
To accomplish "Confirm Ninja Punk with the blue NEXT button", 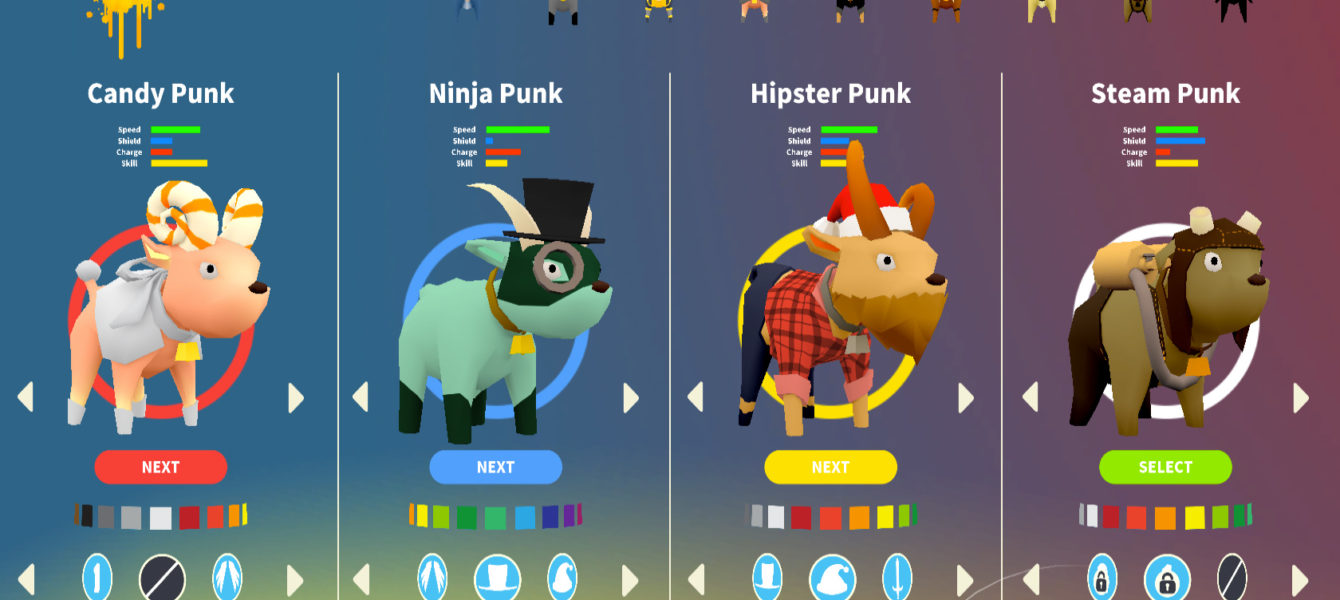I will pyautogui.click(x=495, y=467).
